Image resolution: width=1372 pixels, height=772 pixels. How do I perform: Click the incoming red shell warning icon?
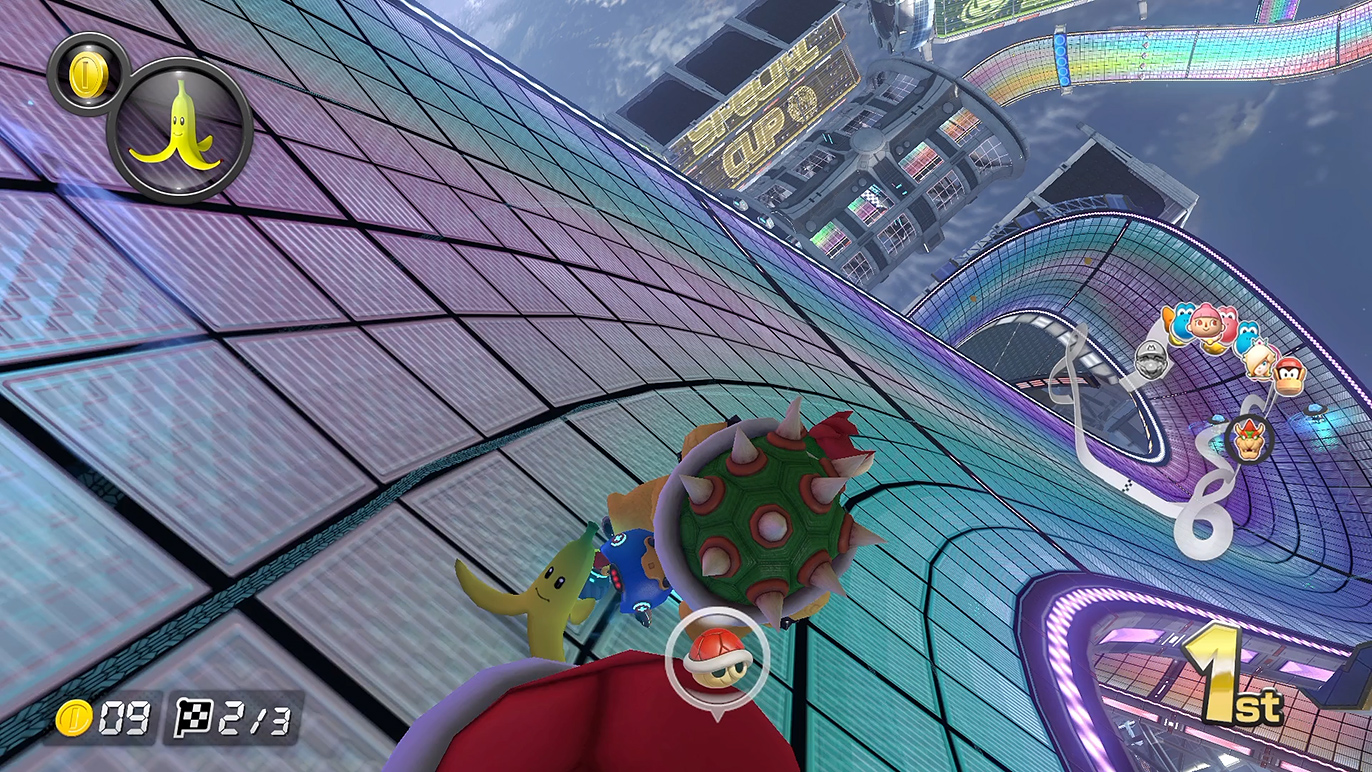(716, 655)
